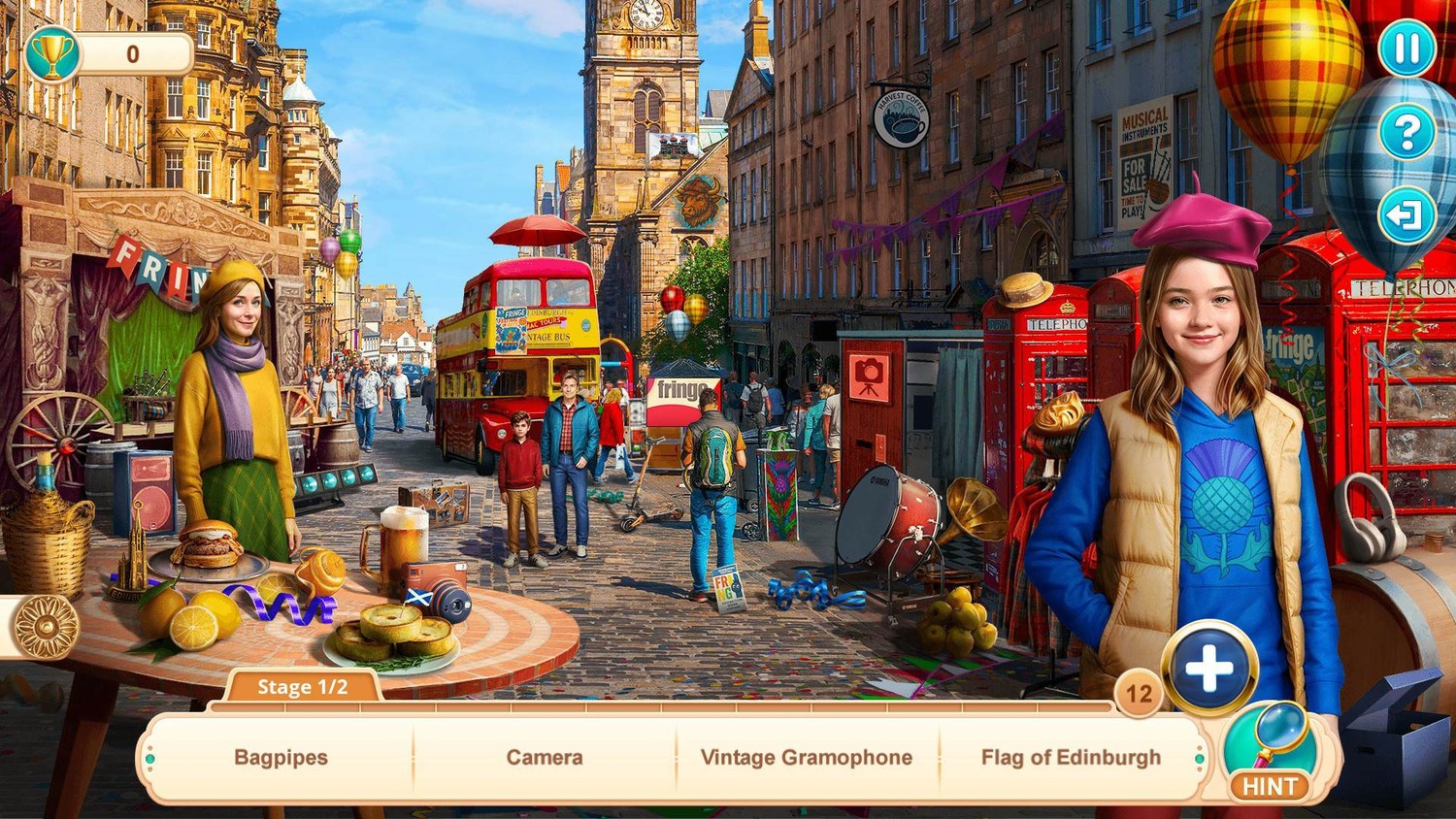This screenshot has width=1456, height=819.
Task: Add more hints with the plus button
Action: (1209, 669)
